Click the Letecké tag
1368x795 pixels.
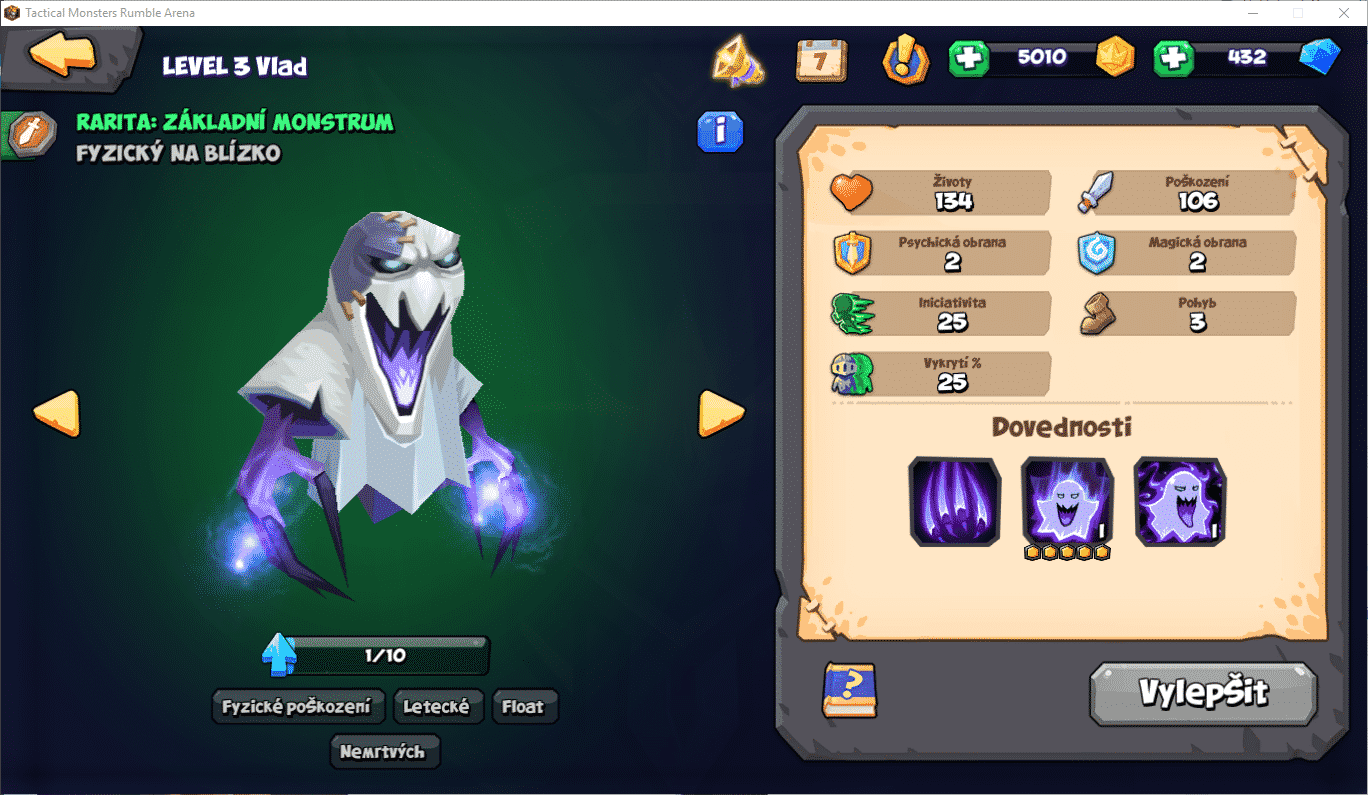436,707
